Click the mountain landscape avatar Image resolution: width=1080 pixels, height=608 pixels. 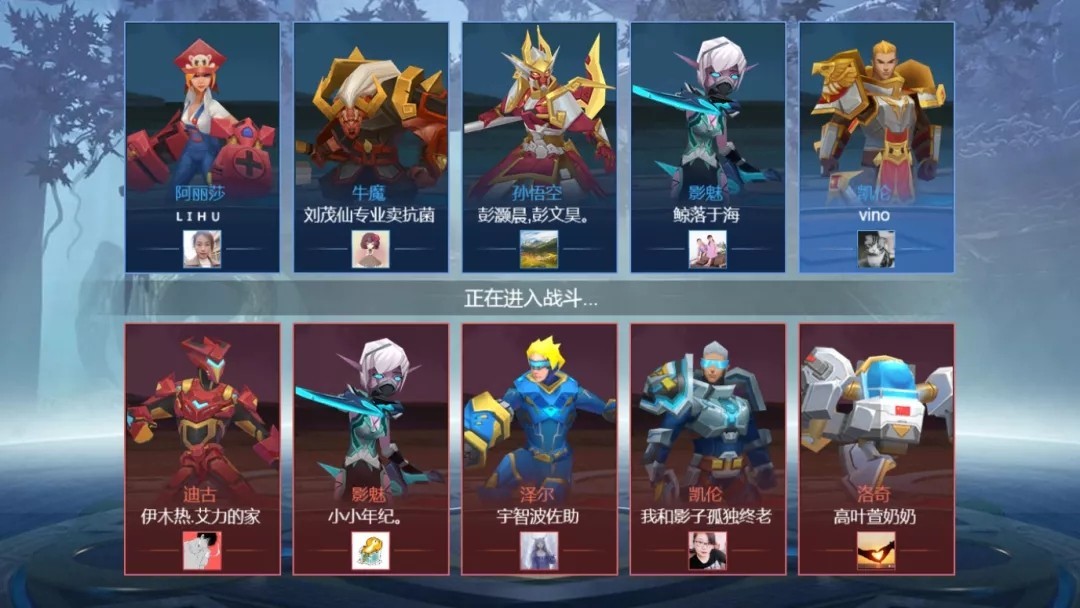tap(539, 249)
